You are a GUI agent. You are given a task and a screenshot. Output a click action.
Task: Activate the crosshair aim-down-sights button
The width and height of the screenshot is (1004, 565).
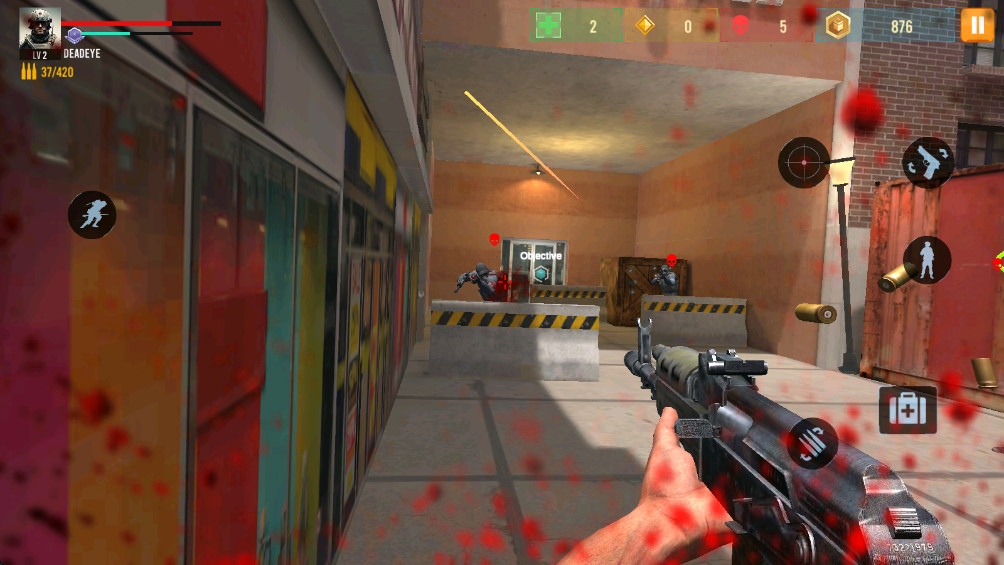[804, 161]
